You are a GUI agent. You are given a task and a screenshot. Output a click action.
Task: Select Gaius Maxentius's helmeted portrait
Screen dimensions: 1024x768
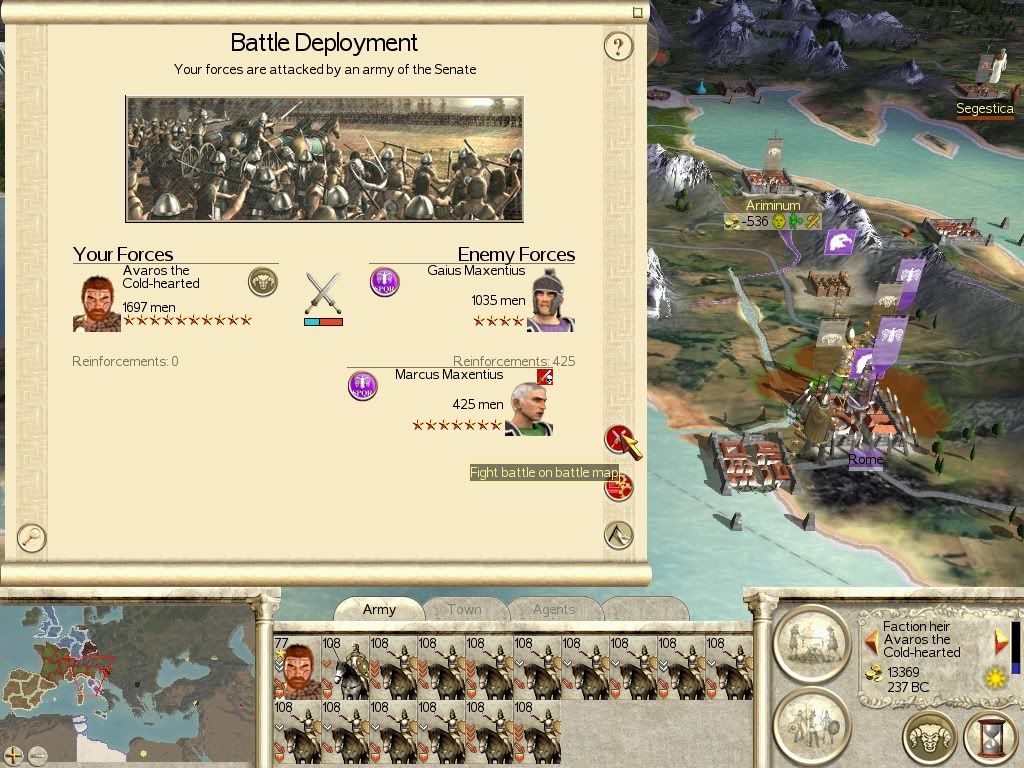[x=551, y=300]
